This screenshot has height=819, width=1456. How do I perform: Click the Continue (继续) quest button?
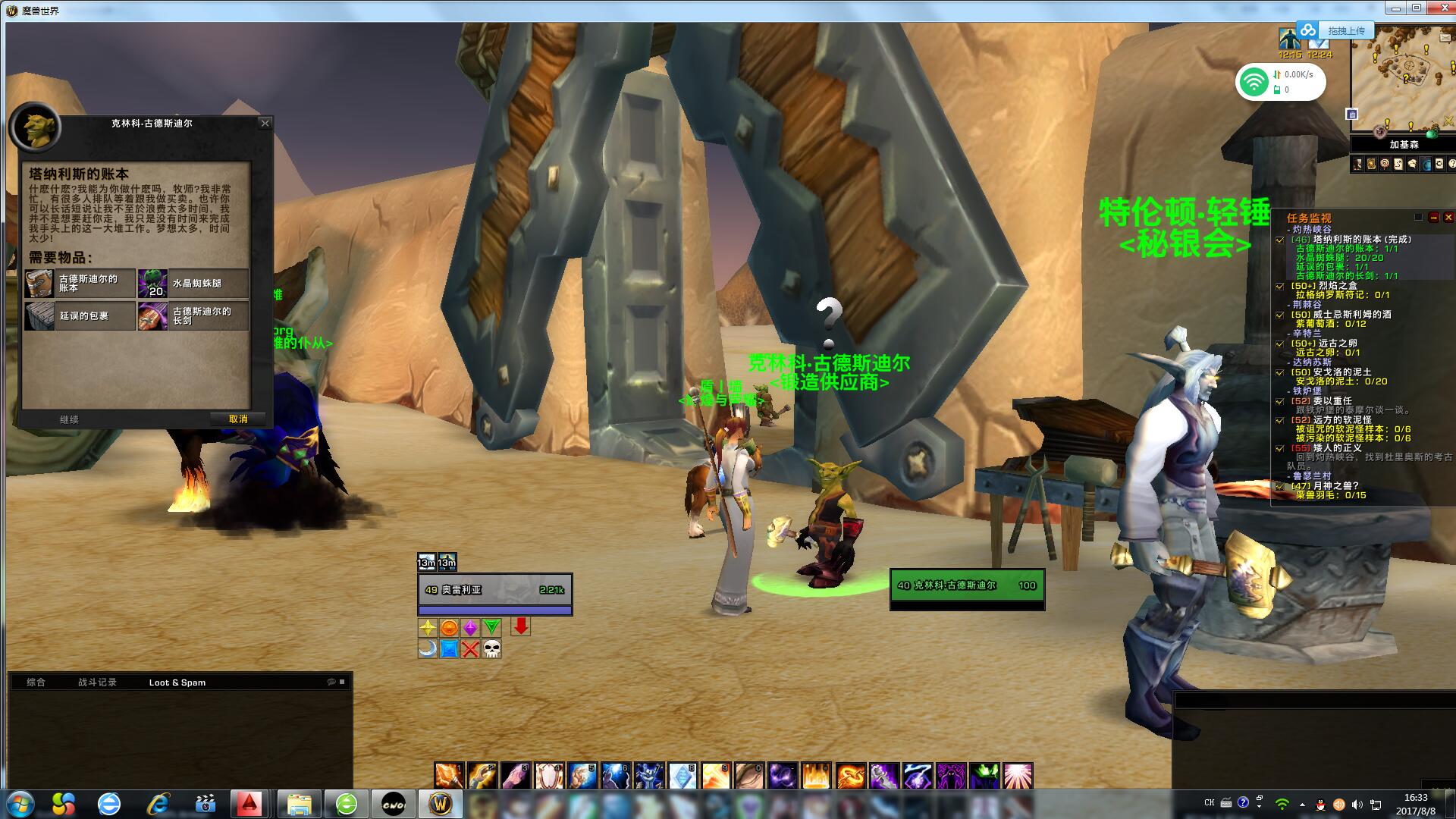coord(69,419)
